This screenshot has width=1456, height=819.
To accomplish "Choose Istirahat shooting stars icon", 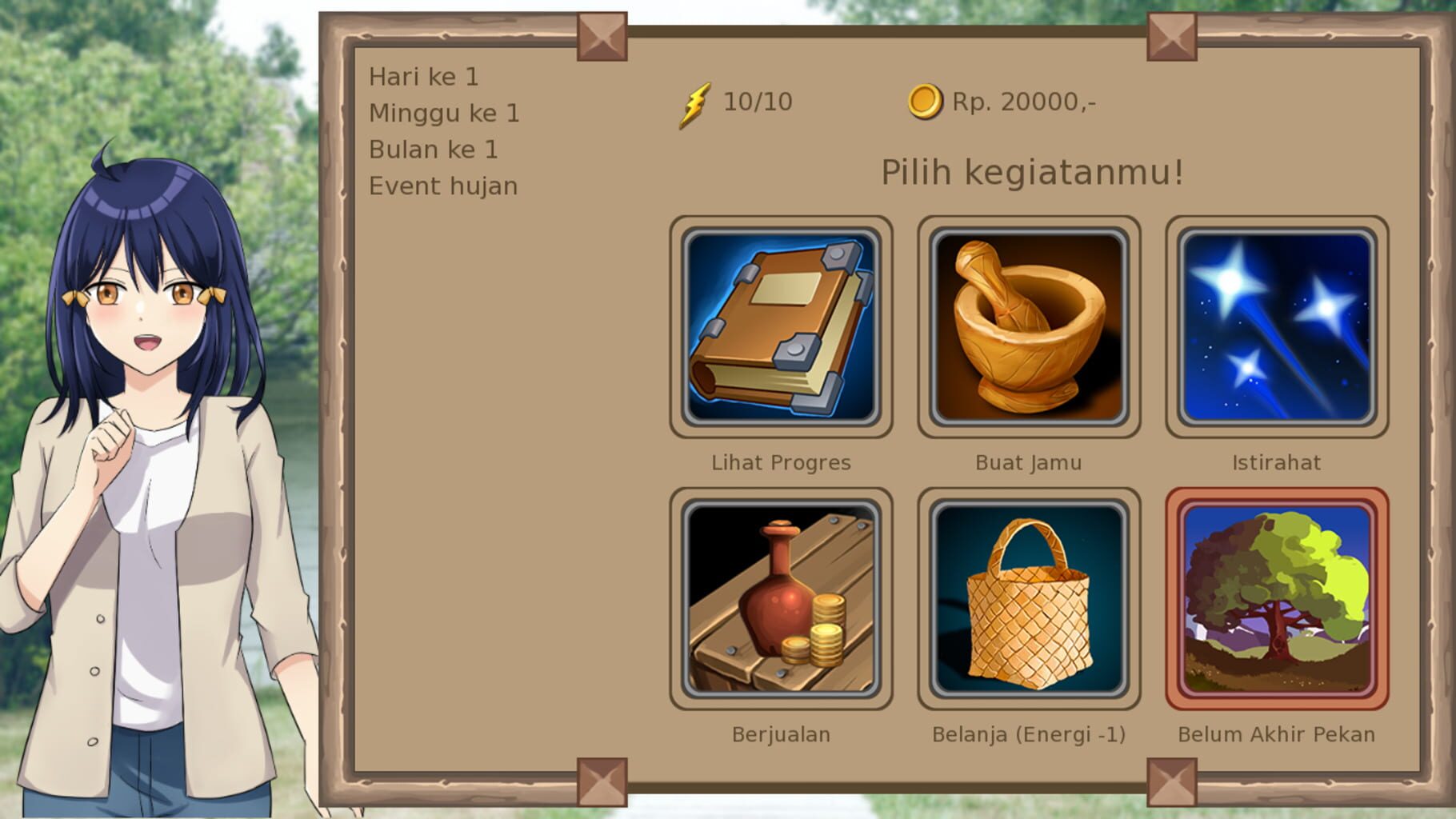I will (x=1278, y=328).
